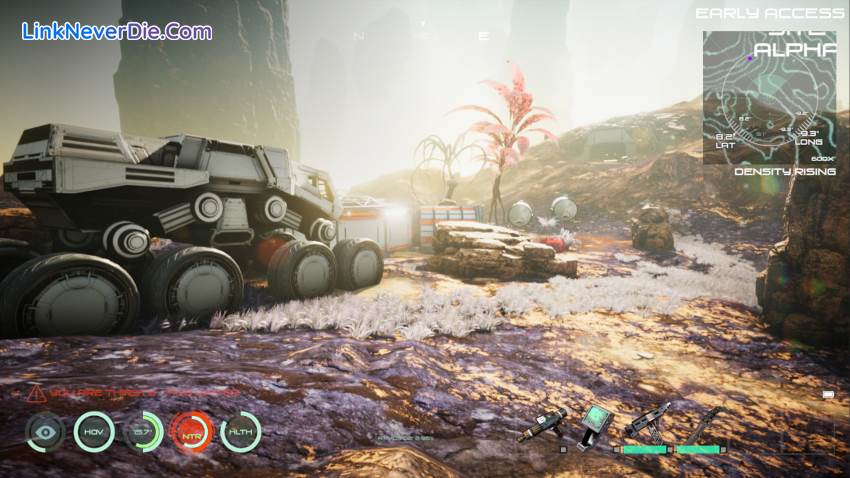Image resolution: width=850 pixels, height=478 pixels.
Task: Equip the first tool in the hotbar
Action: pyautogui.click(x=543, y=424)
